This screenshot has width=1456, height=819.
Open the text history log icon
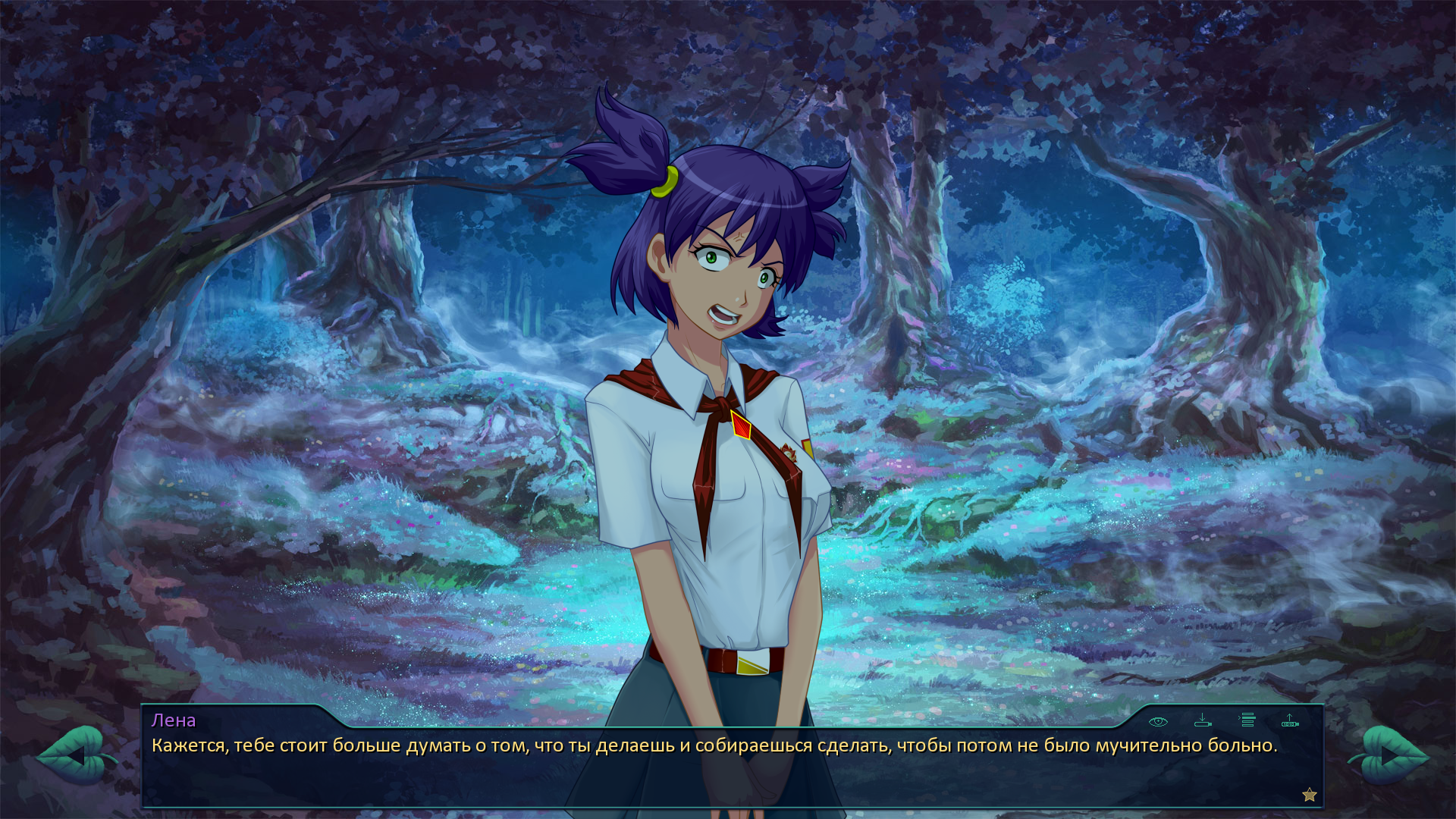(1247, 720)
